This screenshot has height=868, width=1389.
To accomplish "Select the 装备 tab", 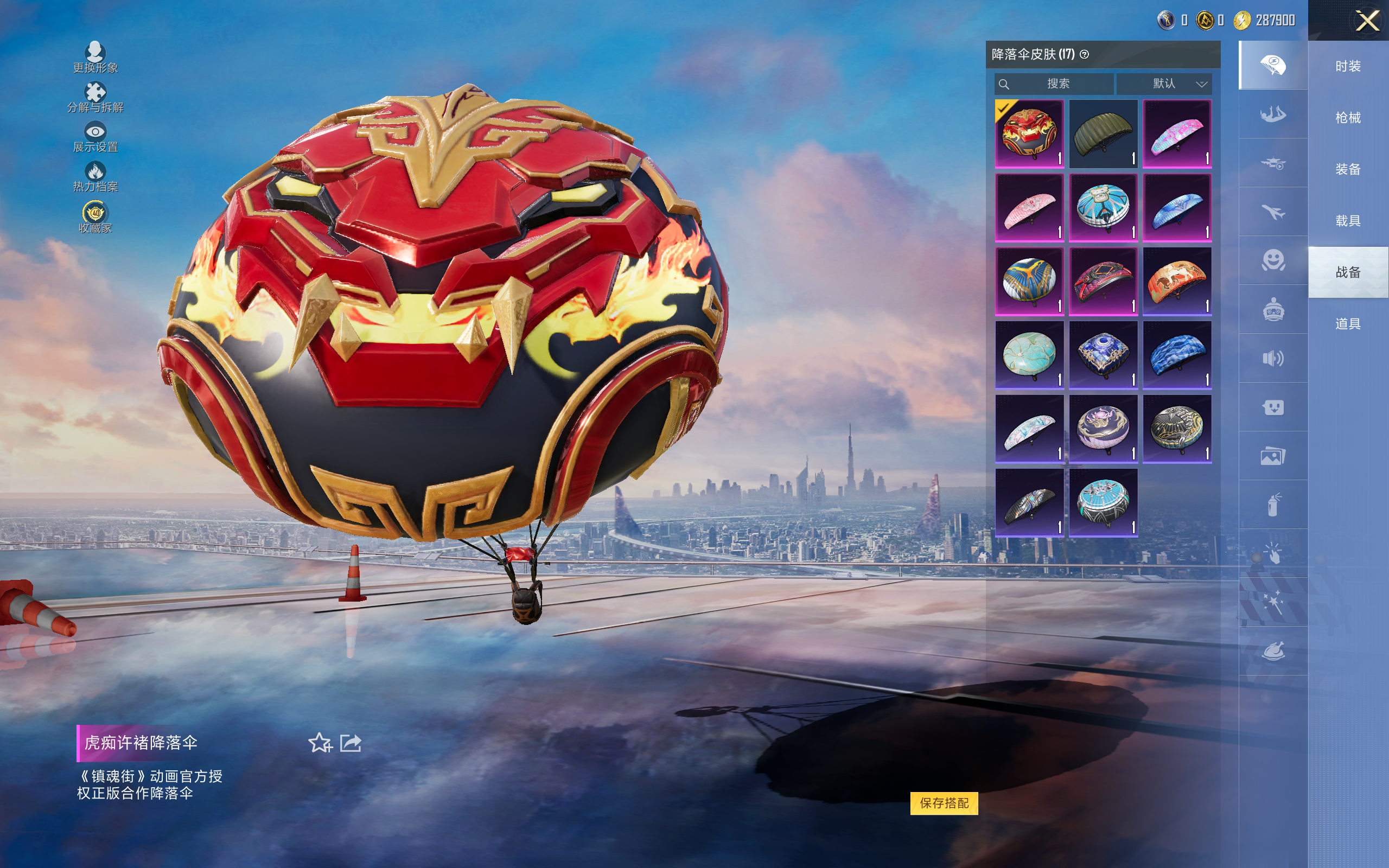I will pos(1348,169).
